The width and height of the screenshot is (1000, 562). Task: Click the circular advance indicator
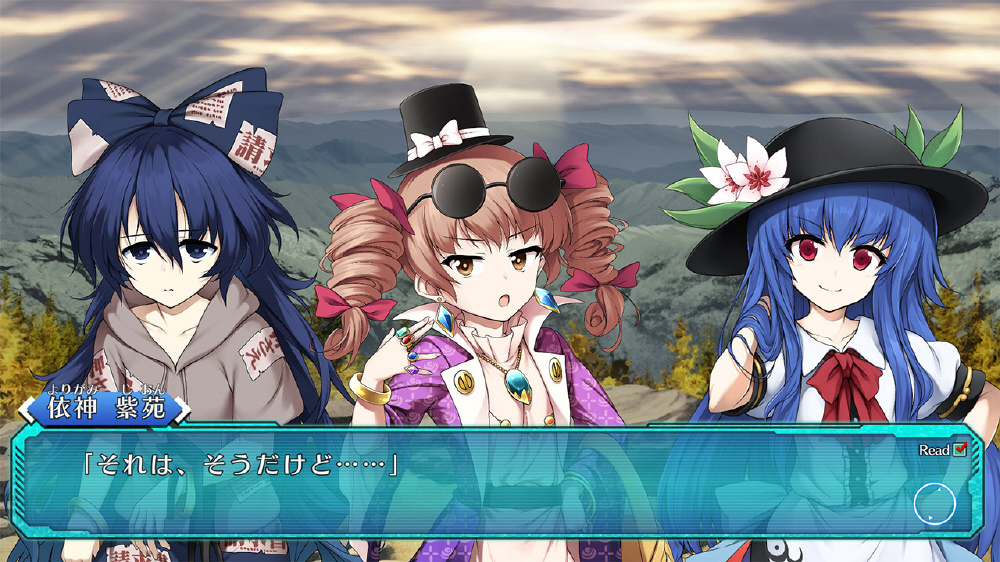coord(934,504)
